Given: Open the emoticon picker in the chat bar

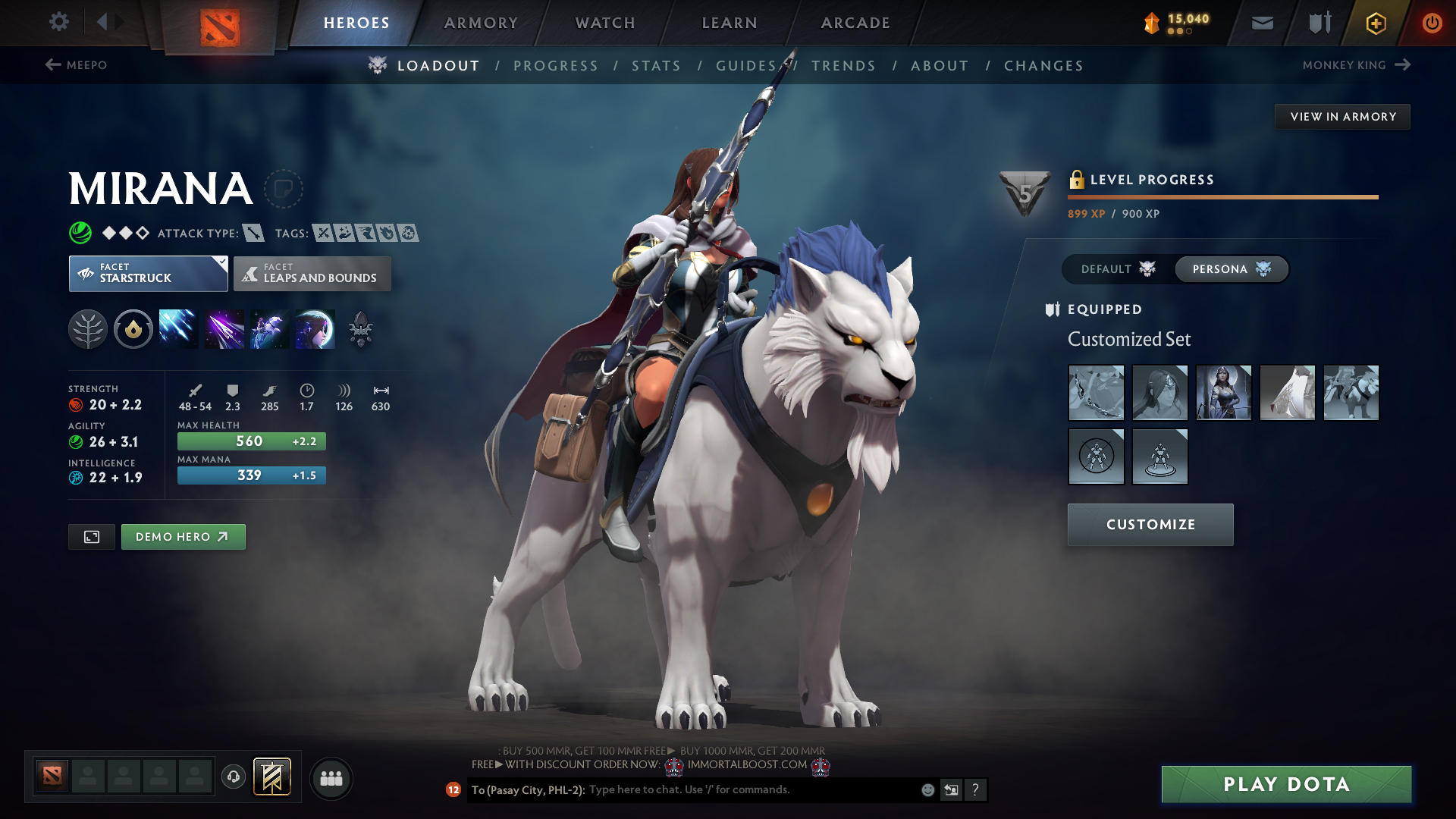Looking at the screenshot, I should (x=927, y=789).
